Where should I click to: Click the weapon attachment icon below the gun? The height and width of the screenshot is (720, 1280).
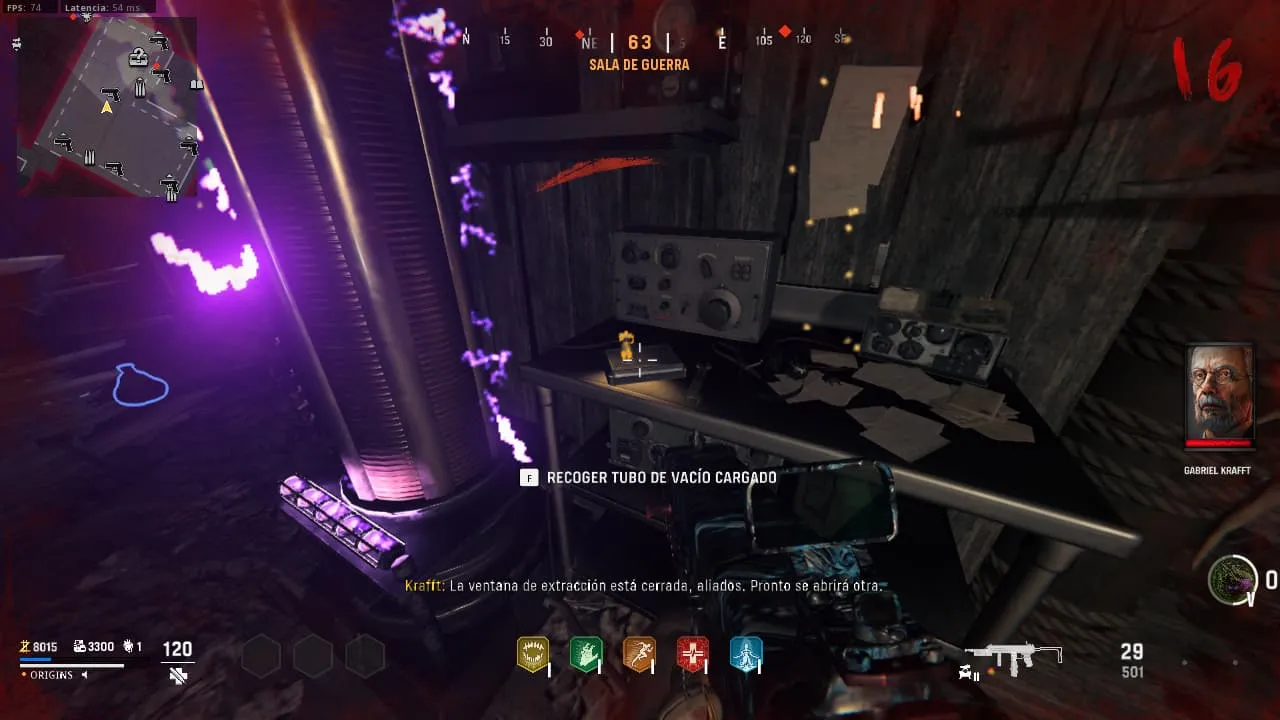tap(969, 675)
